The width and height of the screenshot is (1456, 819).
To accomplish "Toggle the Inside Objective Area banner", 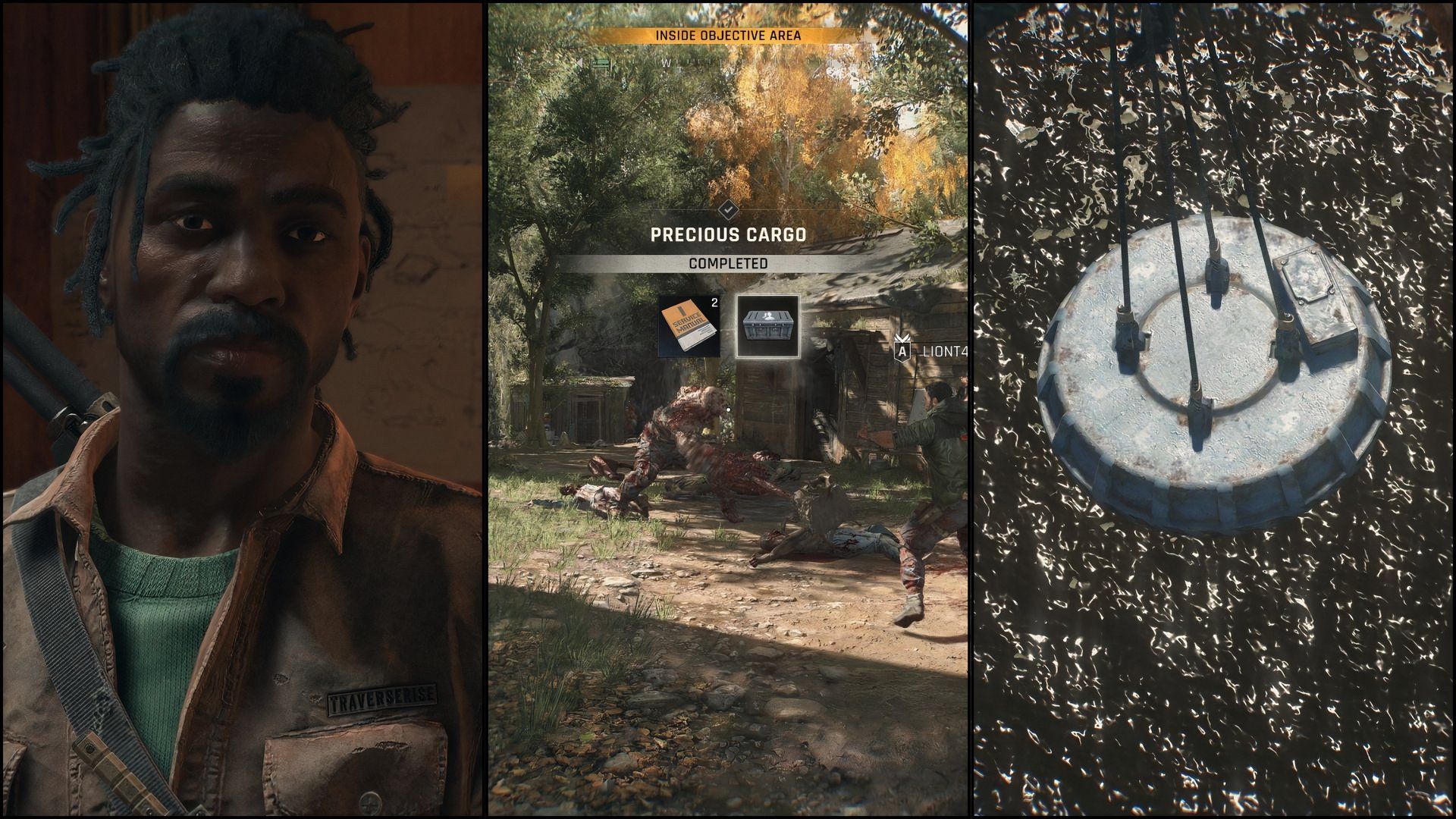I will [x=728, y=34].
